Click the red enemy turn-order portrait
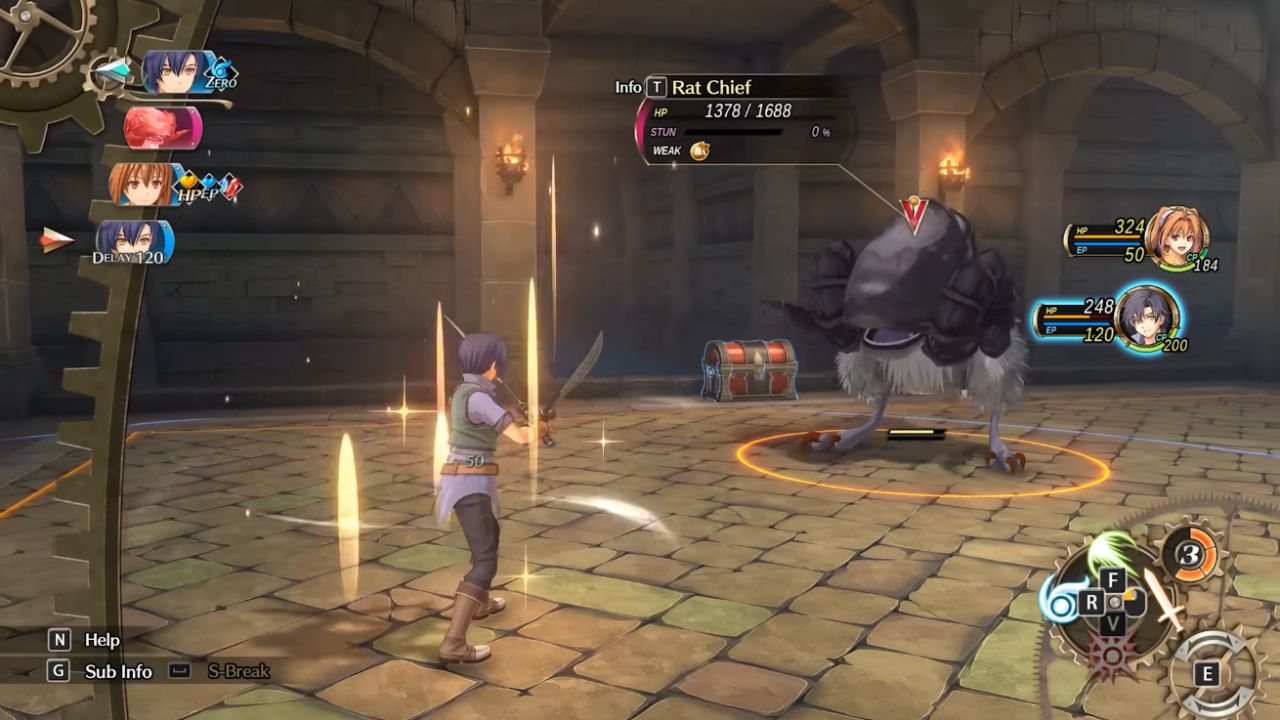 pyautogui.click(x=162, y=128)
